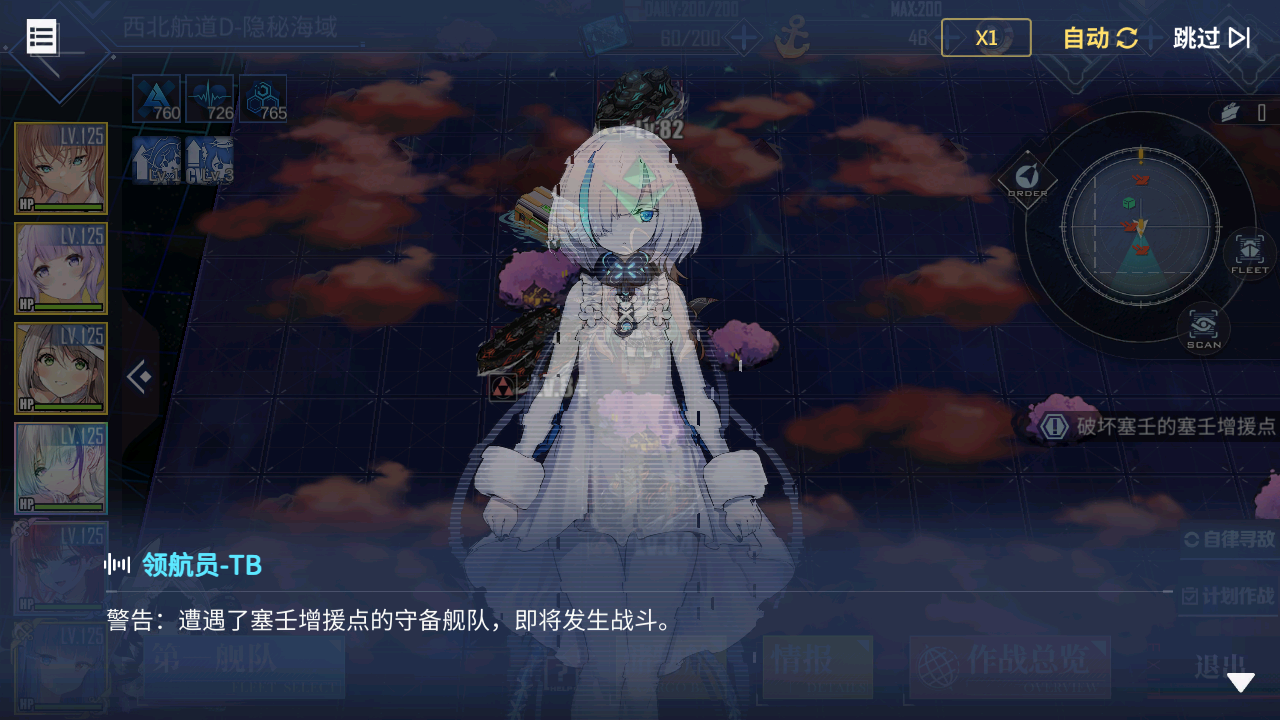This screenshot has width=1280, height=720.
Task: Enable 自动 auto-play dialogue
Action: point(1100,38)
